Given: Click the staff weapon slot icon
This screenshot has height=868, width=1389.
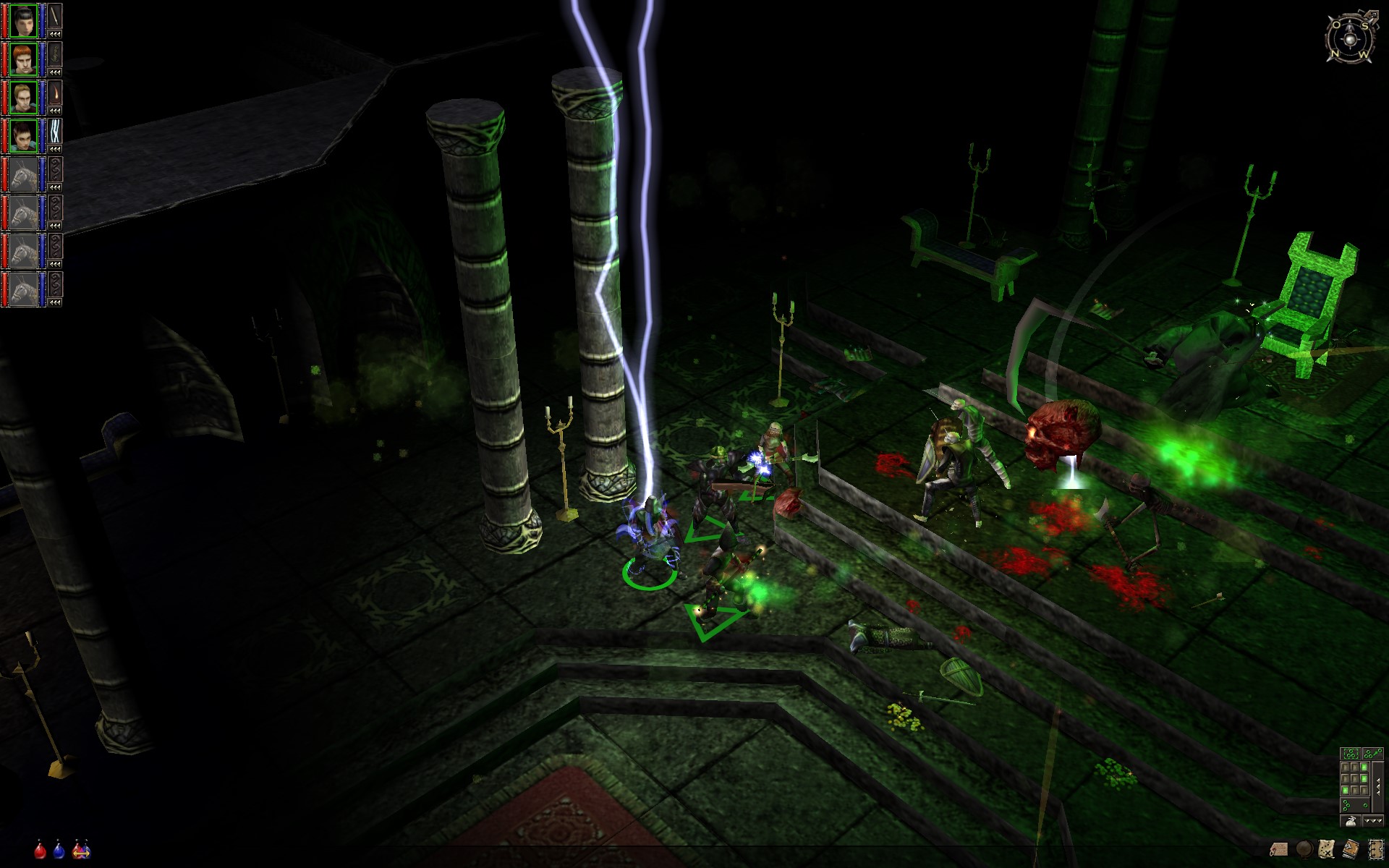Looking at the screenshot, I should (x=56, y=17).
